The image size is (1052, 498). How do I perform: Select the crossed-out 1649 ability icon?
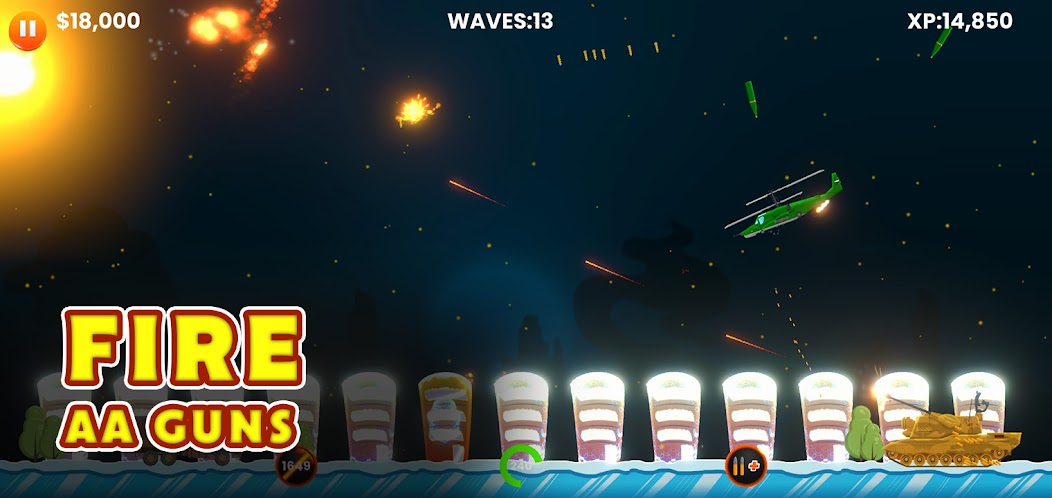coord(296,465)
